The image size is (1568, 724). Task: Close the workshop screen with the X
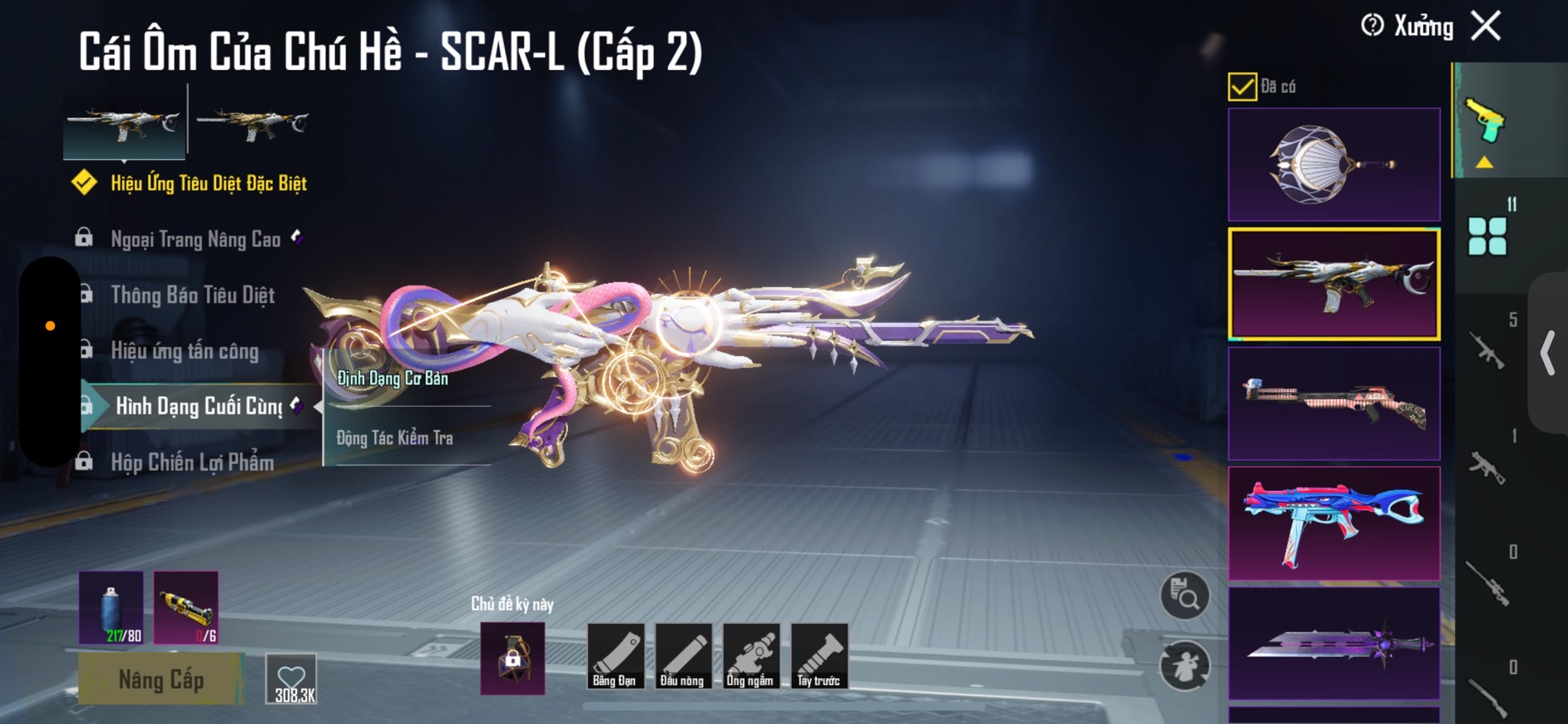pyautogui.click(x=1486, y=26)
